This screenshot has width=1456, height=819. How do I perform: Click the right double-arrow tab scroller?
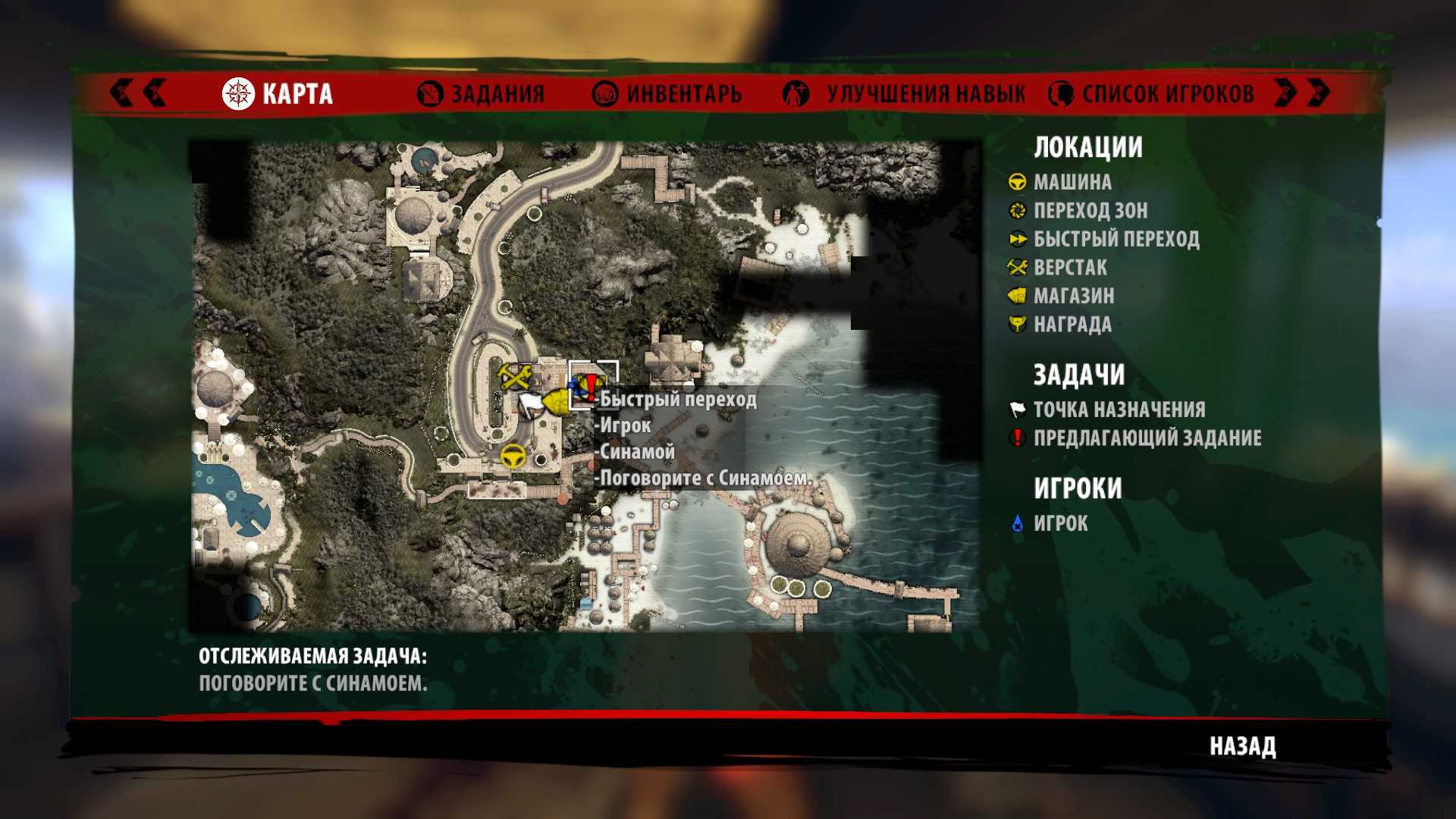click(x=1302, y=93)
